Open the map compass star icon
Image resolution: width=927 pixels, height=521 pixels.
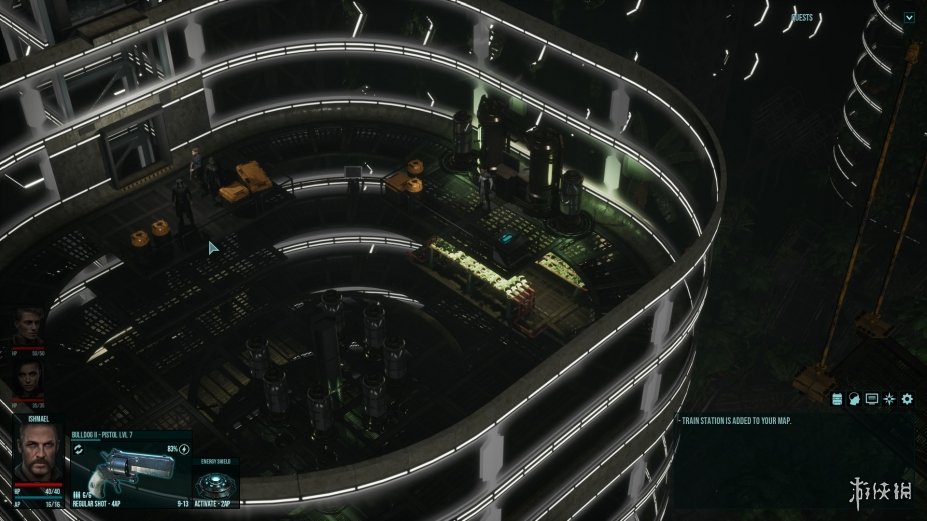(x=889, y=399)
